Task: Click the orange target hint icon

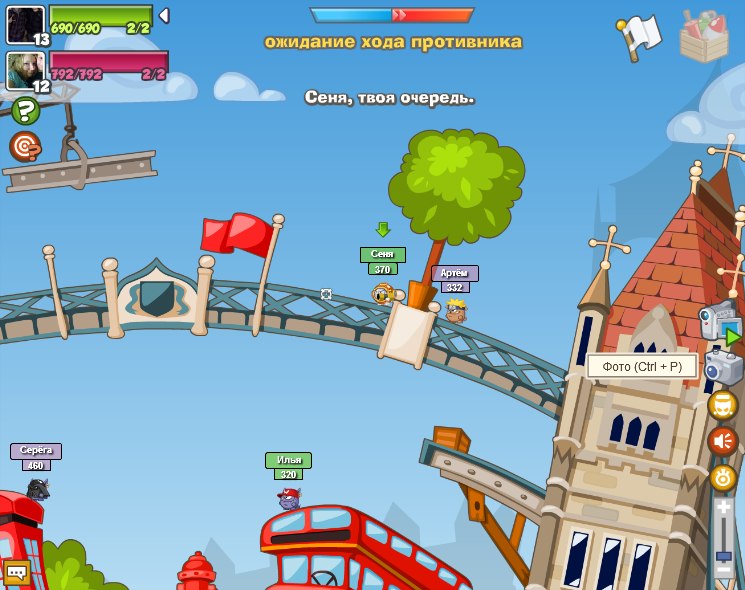Action: [25, 146]
